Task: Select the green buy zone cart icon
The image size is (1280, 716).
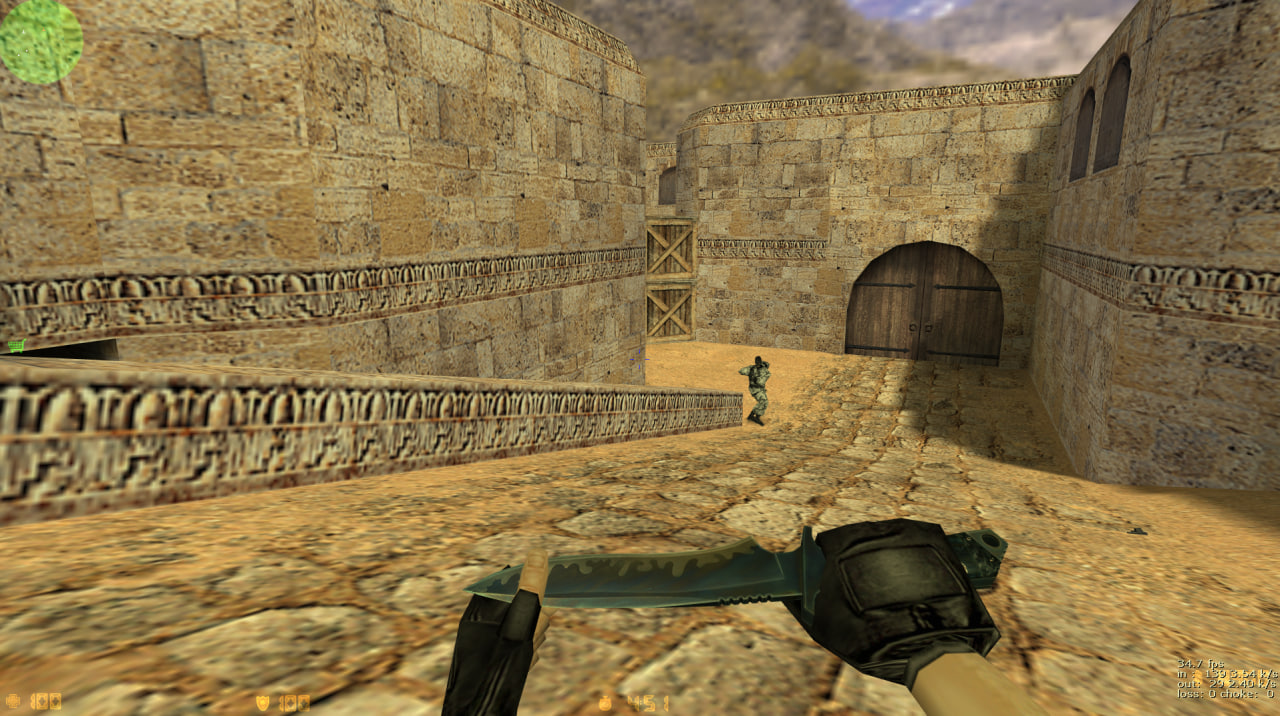Action: 16,346
